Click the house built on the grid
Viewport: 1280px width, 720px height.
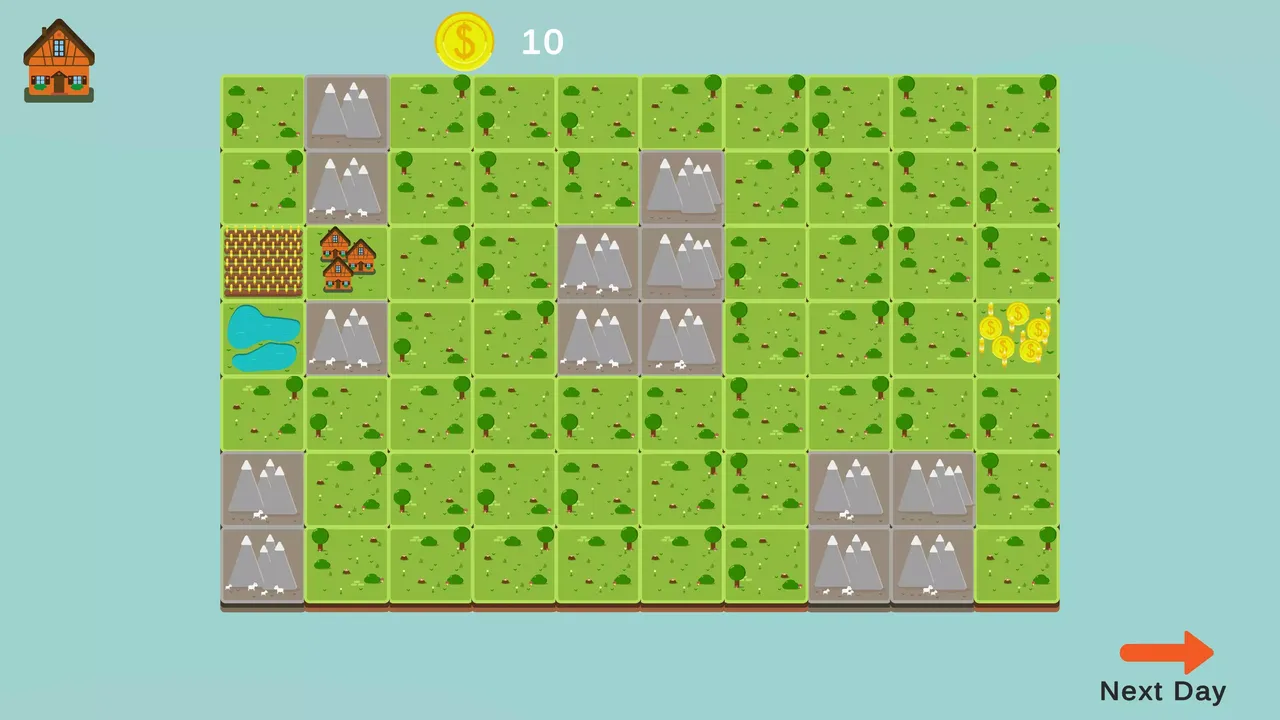tap(345, 262)
